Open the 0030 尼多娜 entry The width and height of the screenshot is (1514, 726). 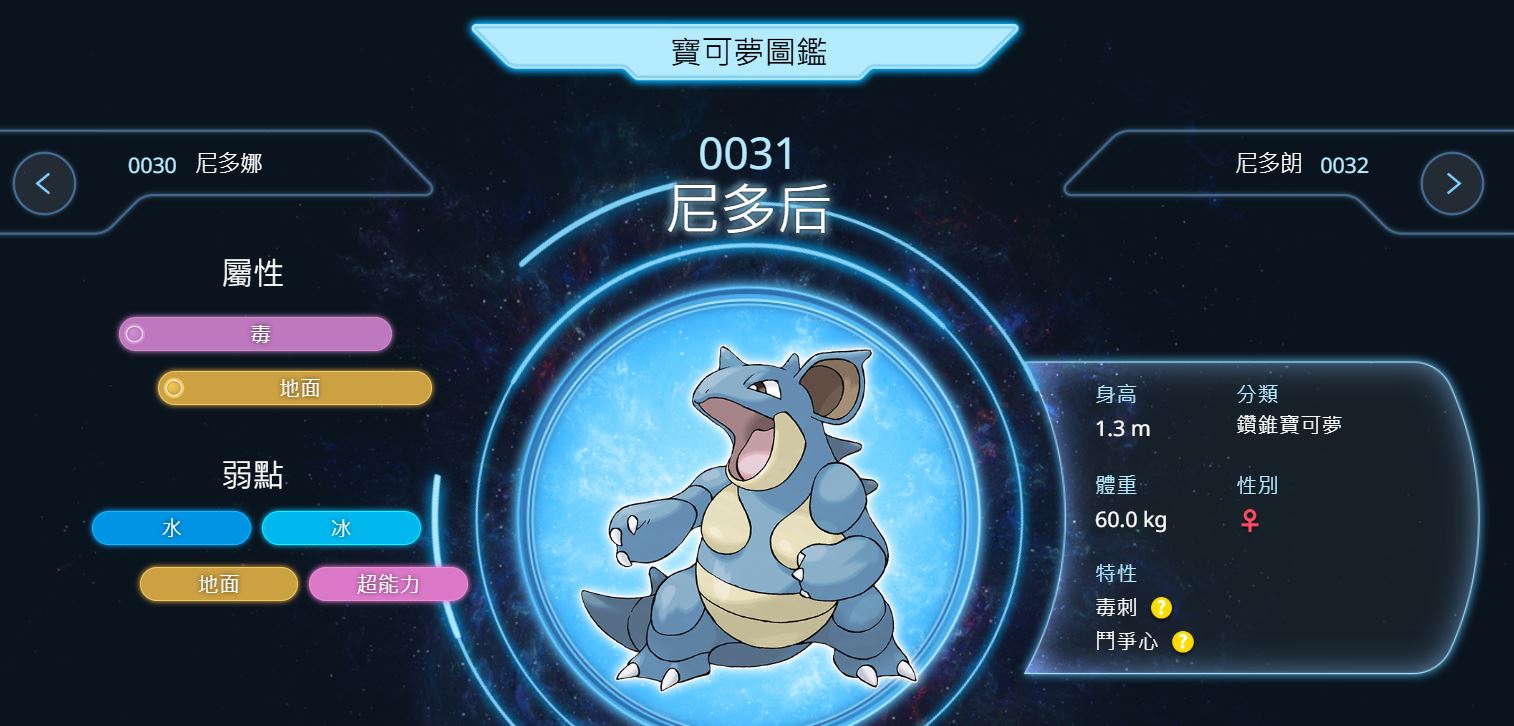click(195, 165)
